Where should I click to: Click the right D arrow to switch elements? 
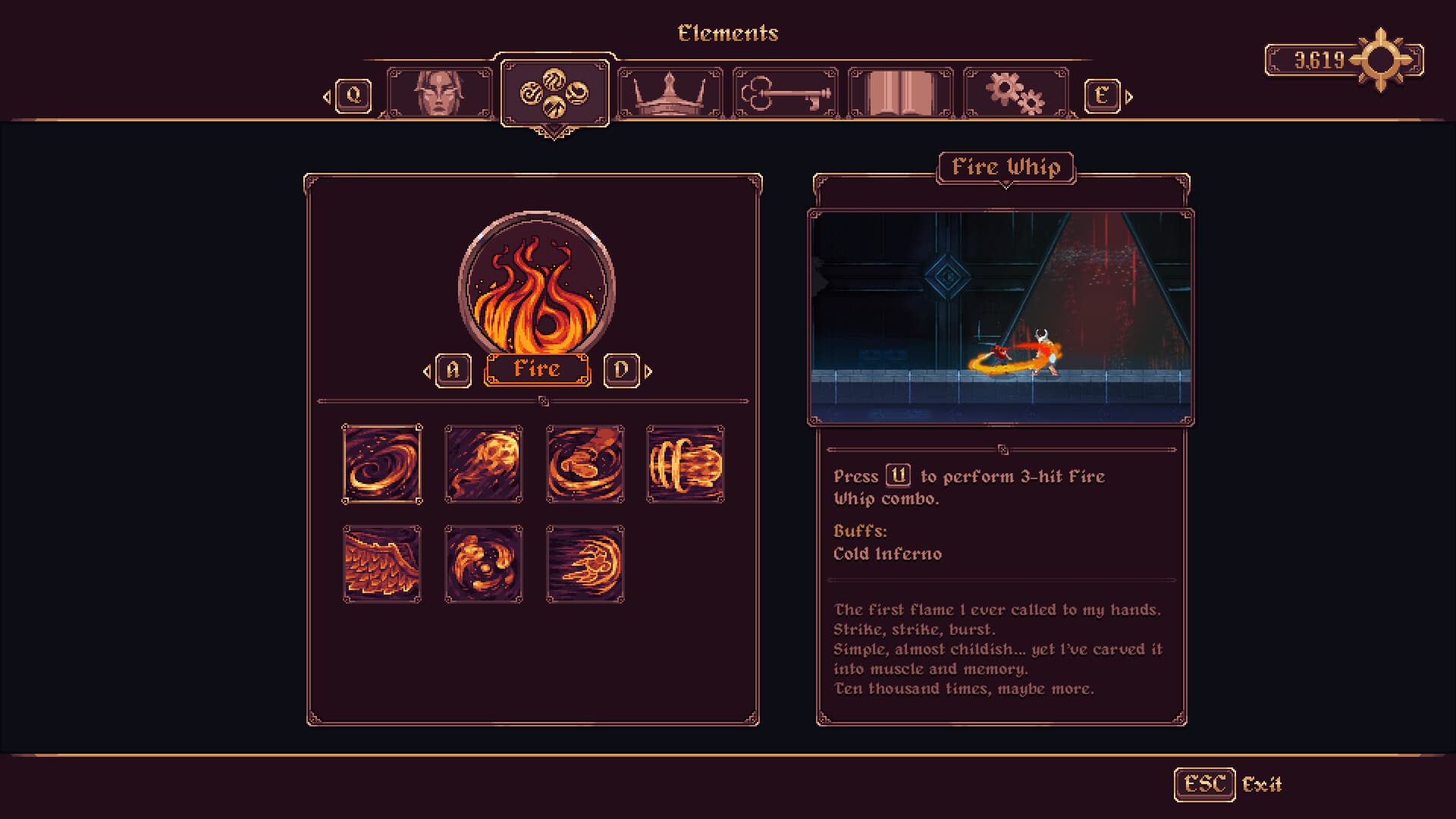621,370
